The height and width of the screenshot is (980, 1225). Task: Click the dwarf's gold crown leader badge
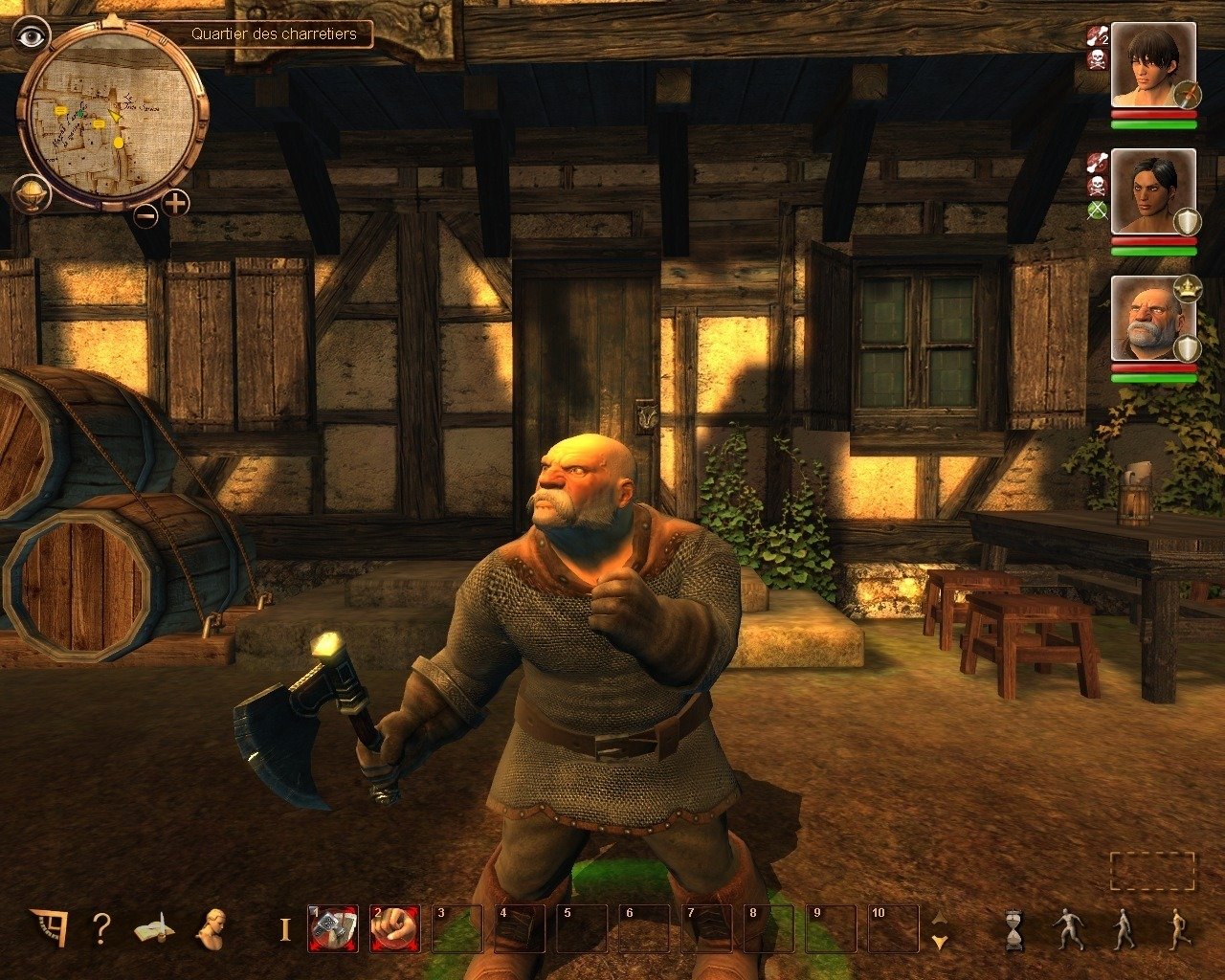click(x=1188, y=285)
